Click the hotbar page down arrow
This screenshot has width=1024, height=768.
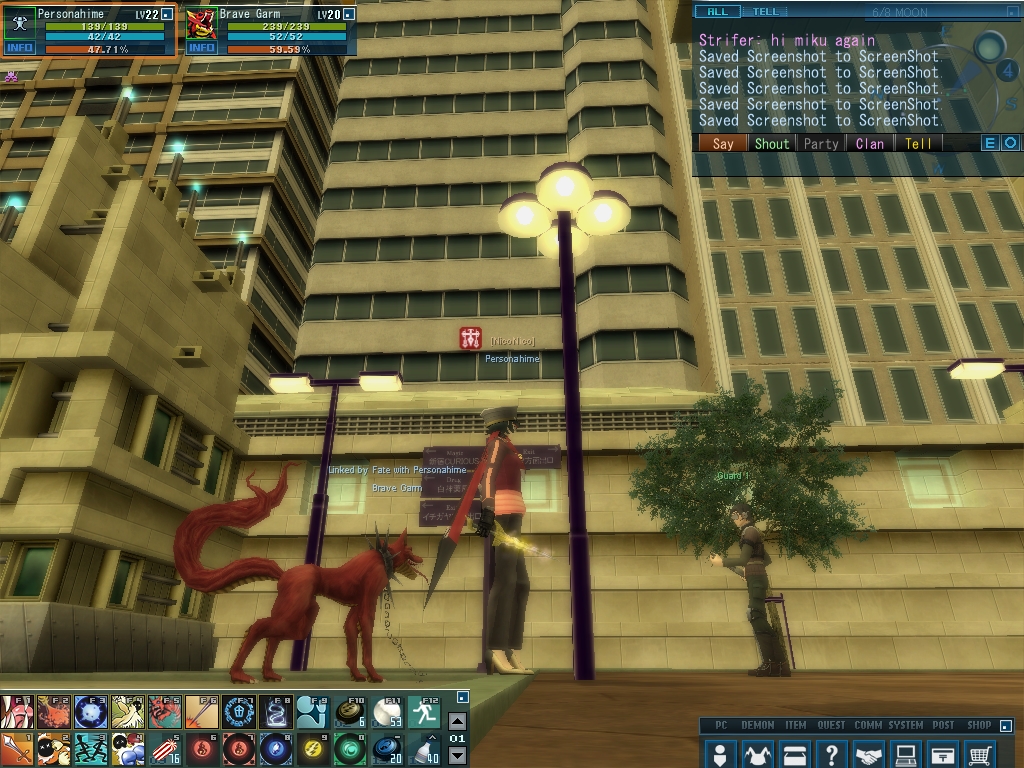[x=457, y=755]
